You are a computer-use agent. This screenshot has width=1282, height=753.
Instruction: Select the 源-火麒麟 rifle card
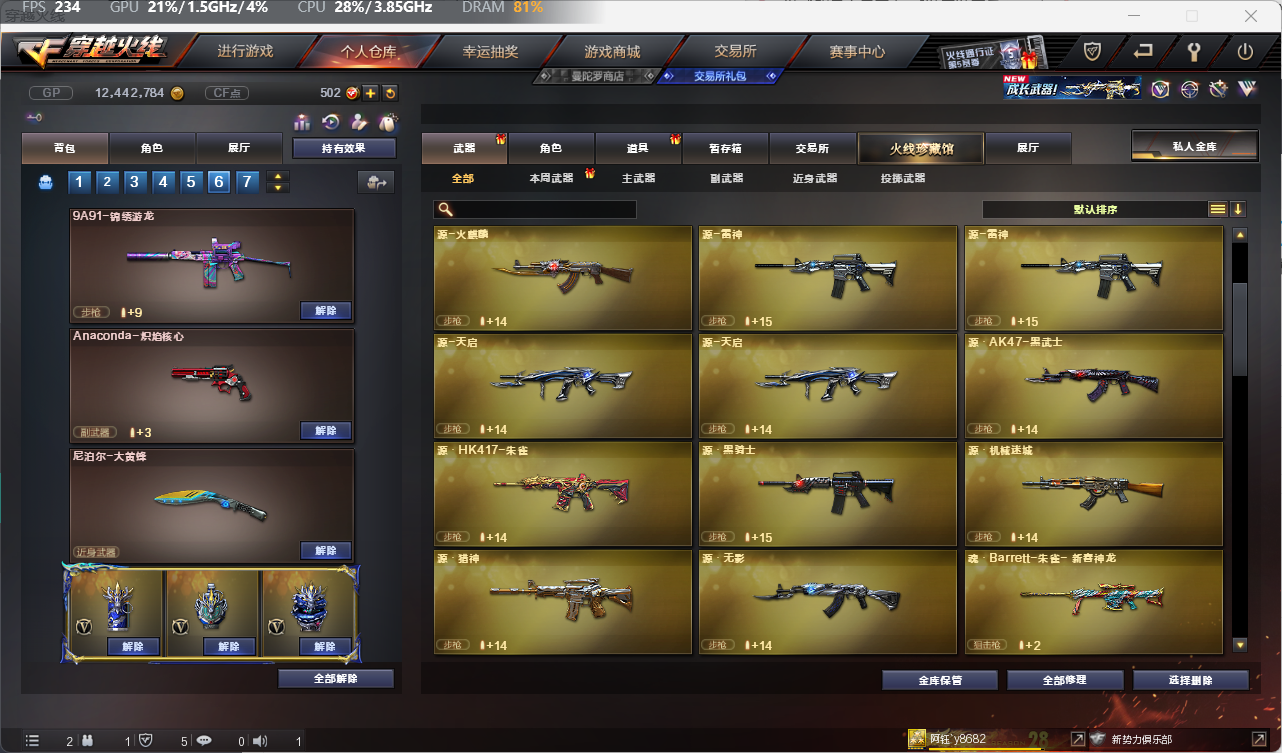coord(563,278)
